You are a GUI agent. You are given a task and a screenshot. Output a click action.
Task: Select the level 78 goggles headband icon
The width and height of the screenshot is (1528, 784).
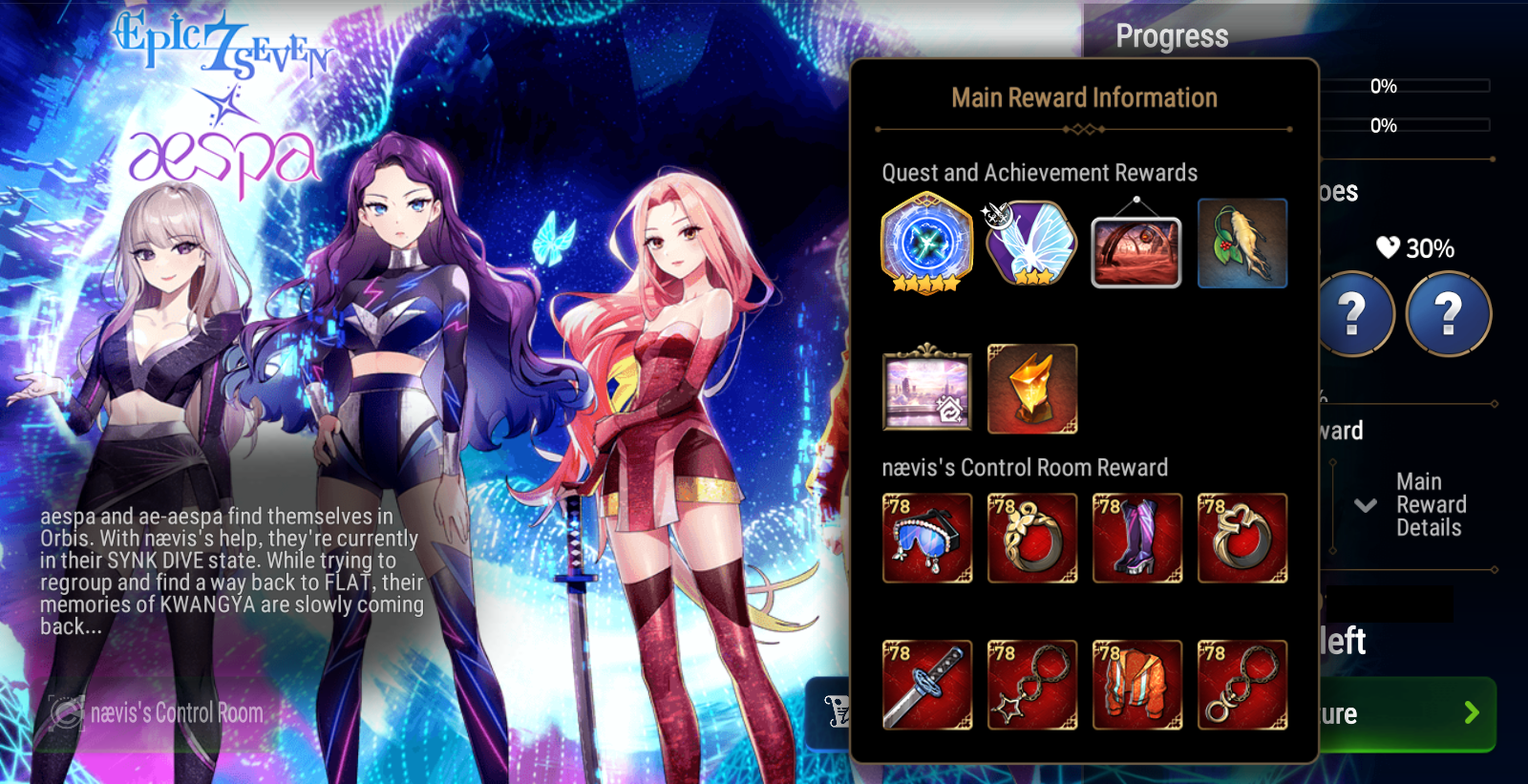927,538
